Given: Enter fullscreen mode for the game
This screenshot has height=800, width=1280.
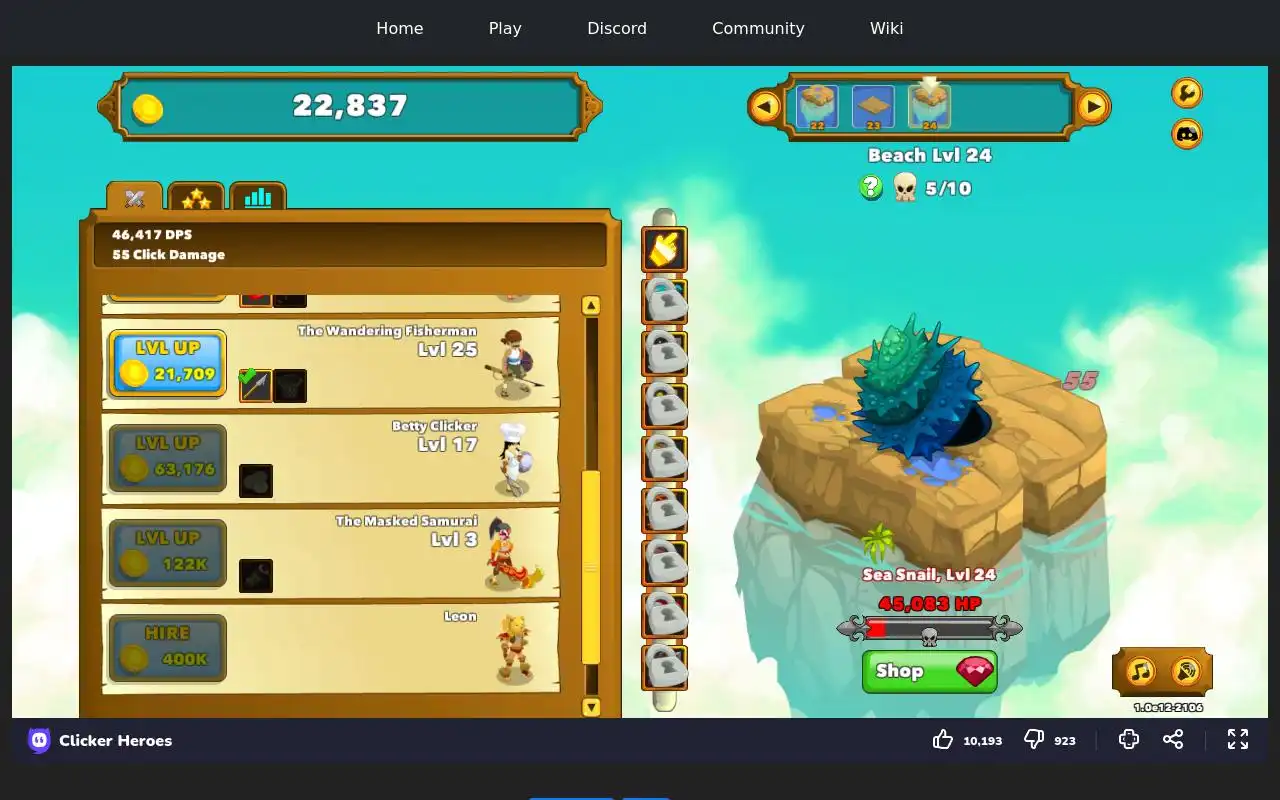Looking at the screenshot, I should click(1238, 739).
